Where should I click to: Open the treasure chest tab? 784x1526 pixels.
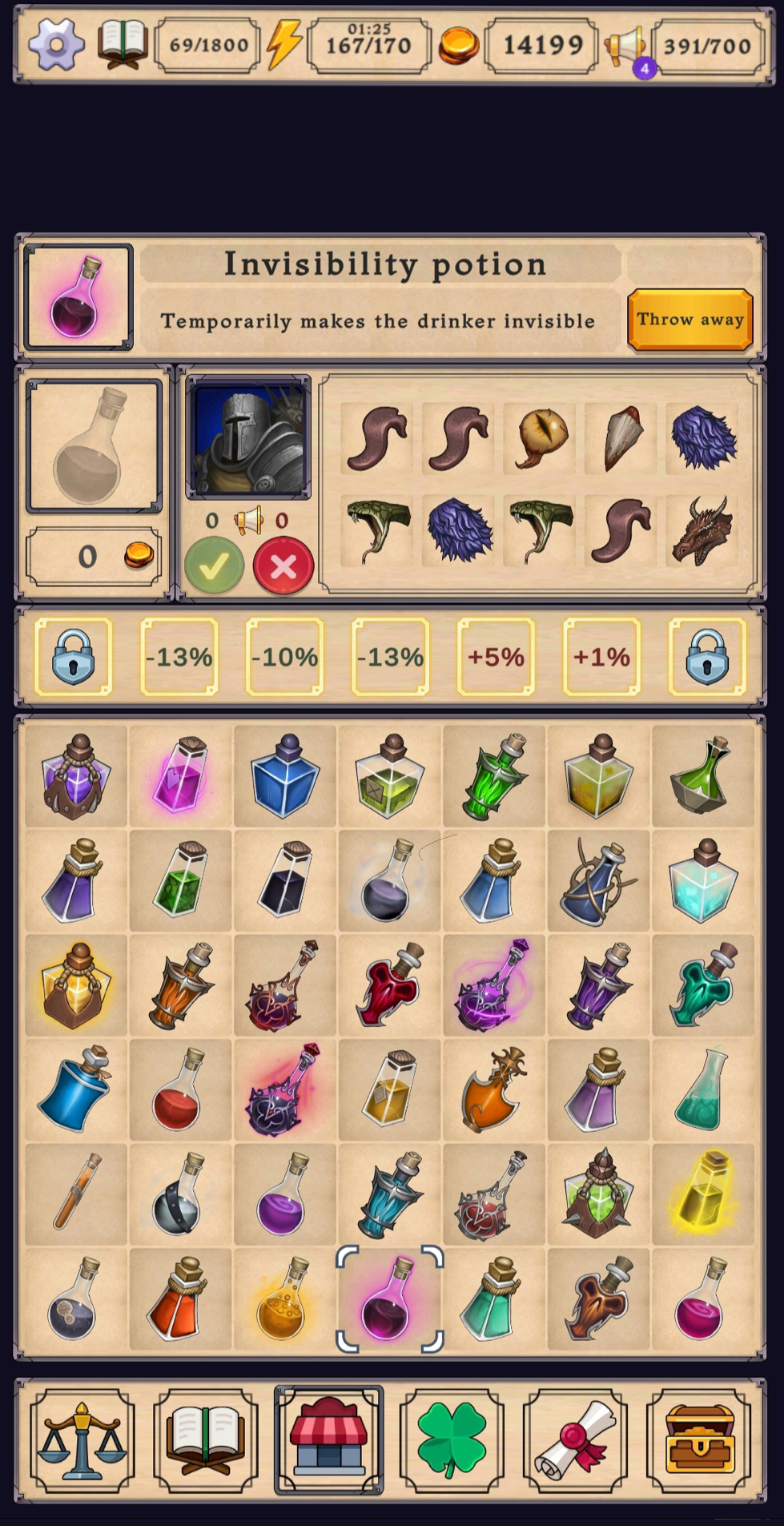698,1440
